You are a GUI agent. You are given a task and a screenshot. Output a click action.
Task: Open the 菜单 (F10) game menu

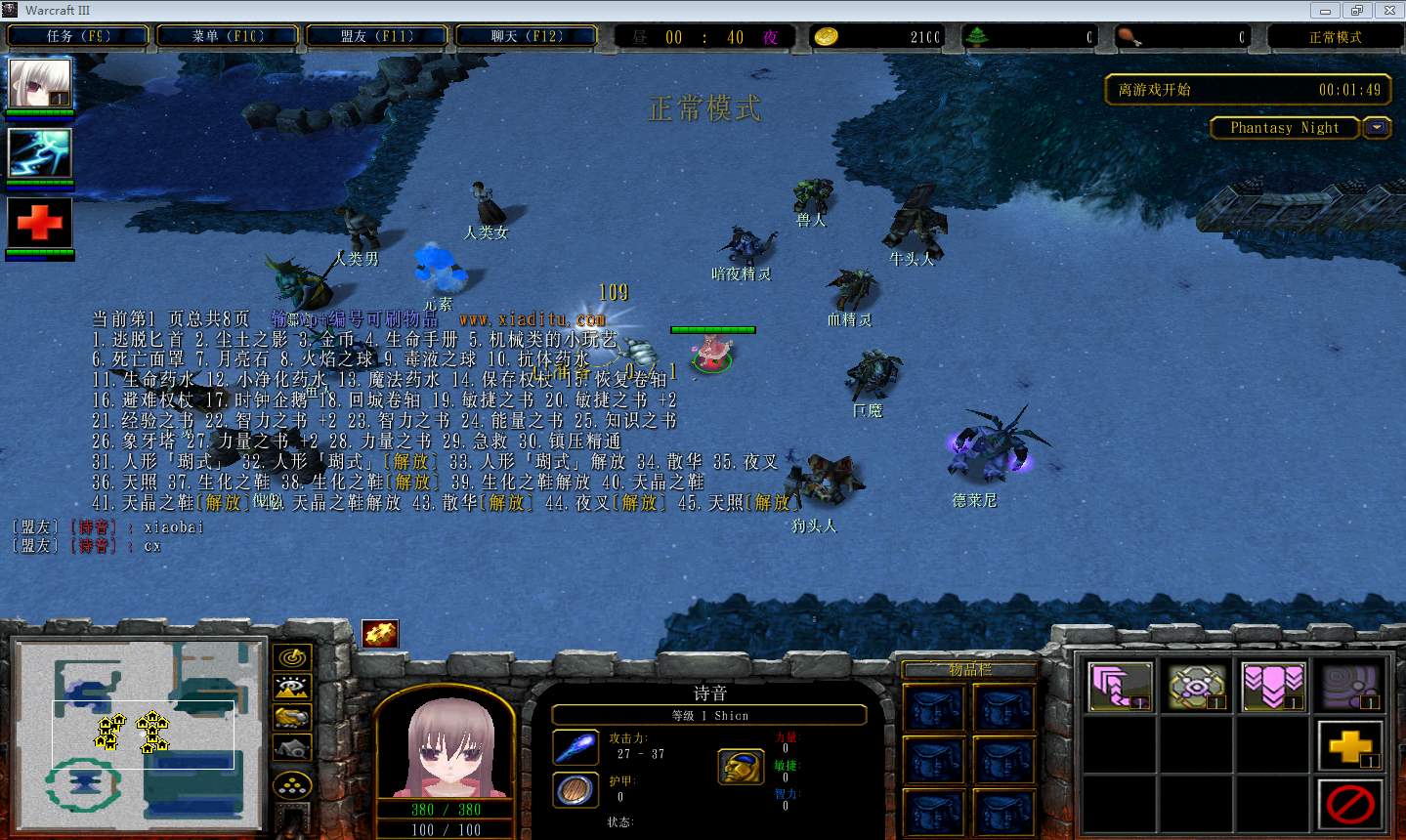(x=228, y=37)
